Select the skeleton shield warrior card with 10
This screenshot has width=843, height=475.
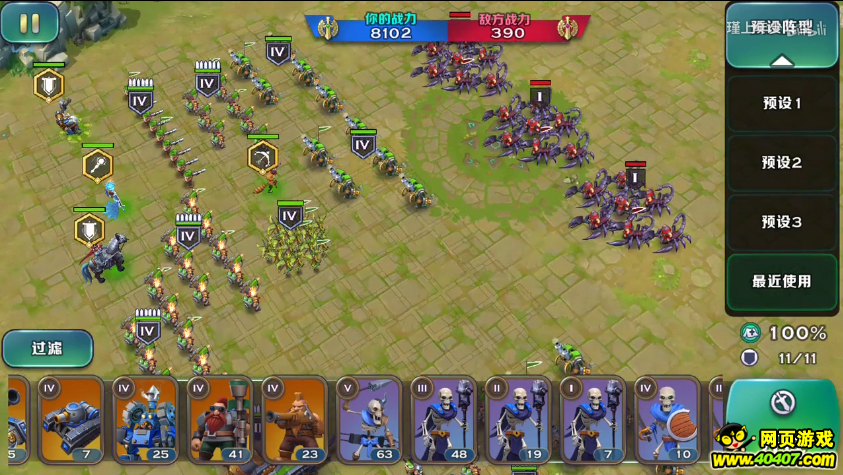coord(666,420)
